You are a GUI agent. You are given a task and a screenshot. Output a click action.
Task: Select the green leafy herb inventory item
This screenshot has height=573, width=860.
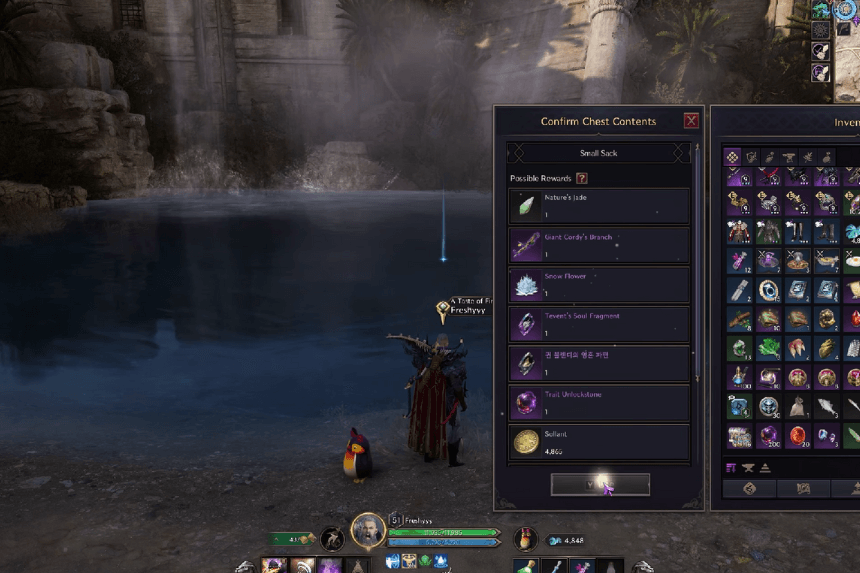(x=768, y=348)
